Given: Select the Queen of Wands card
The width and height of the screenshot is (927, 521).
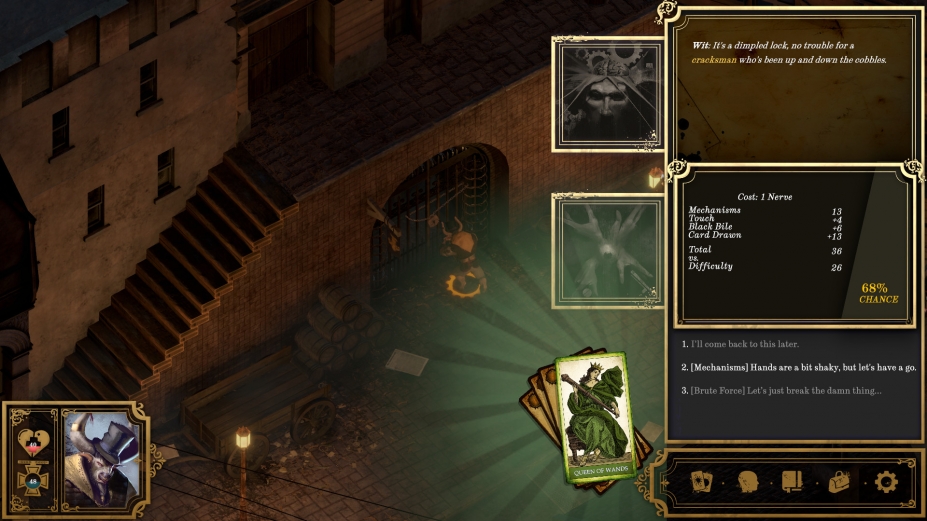Looking at the screenshot, I should click(598, 418).
